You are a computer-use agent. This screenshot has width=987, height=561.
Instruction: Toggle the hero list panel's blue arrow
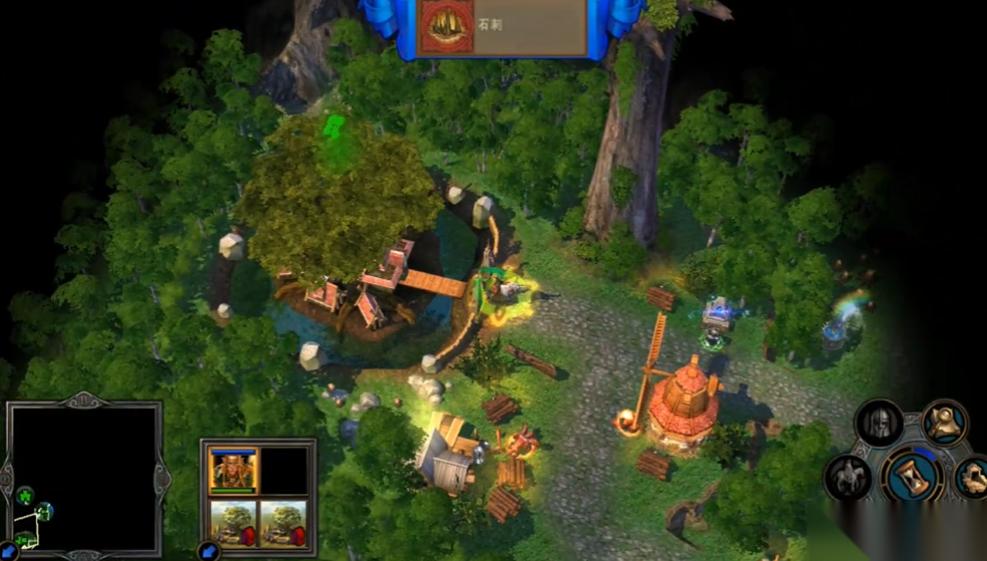pyautogui.click(x=208, y=550)
